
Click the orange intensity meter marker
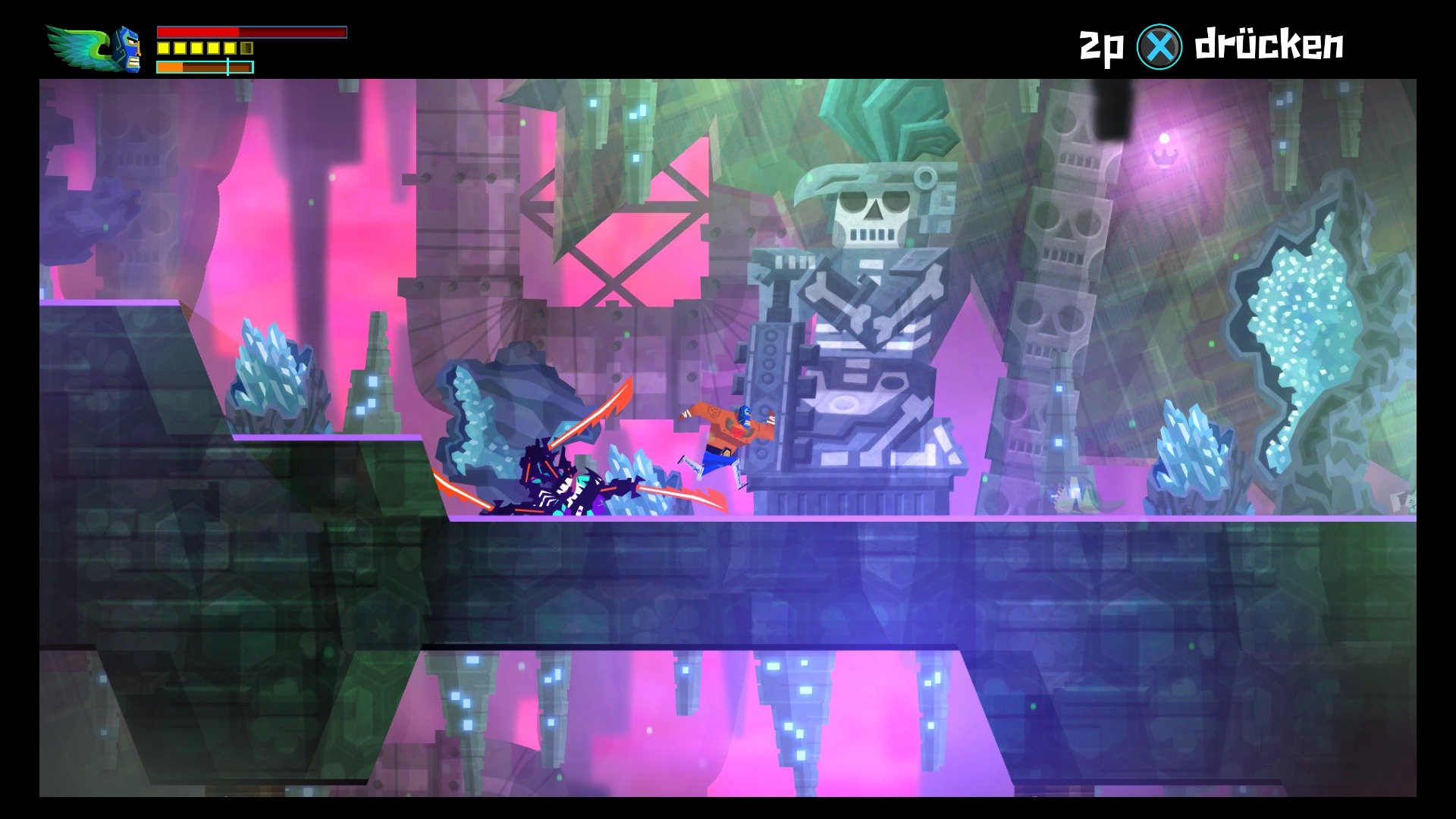[228, 67]
